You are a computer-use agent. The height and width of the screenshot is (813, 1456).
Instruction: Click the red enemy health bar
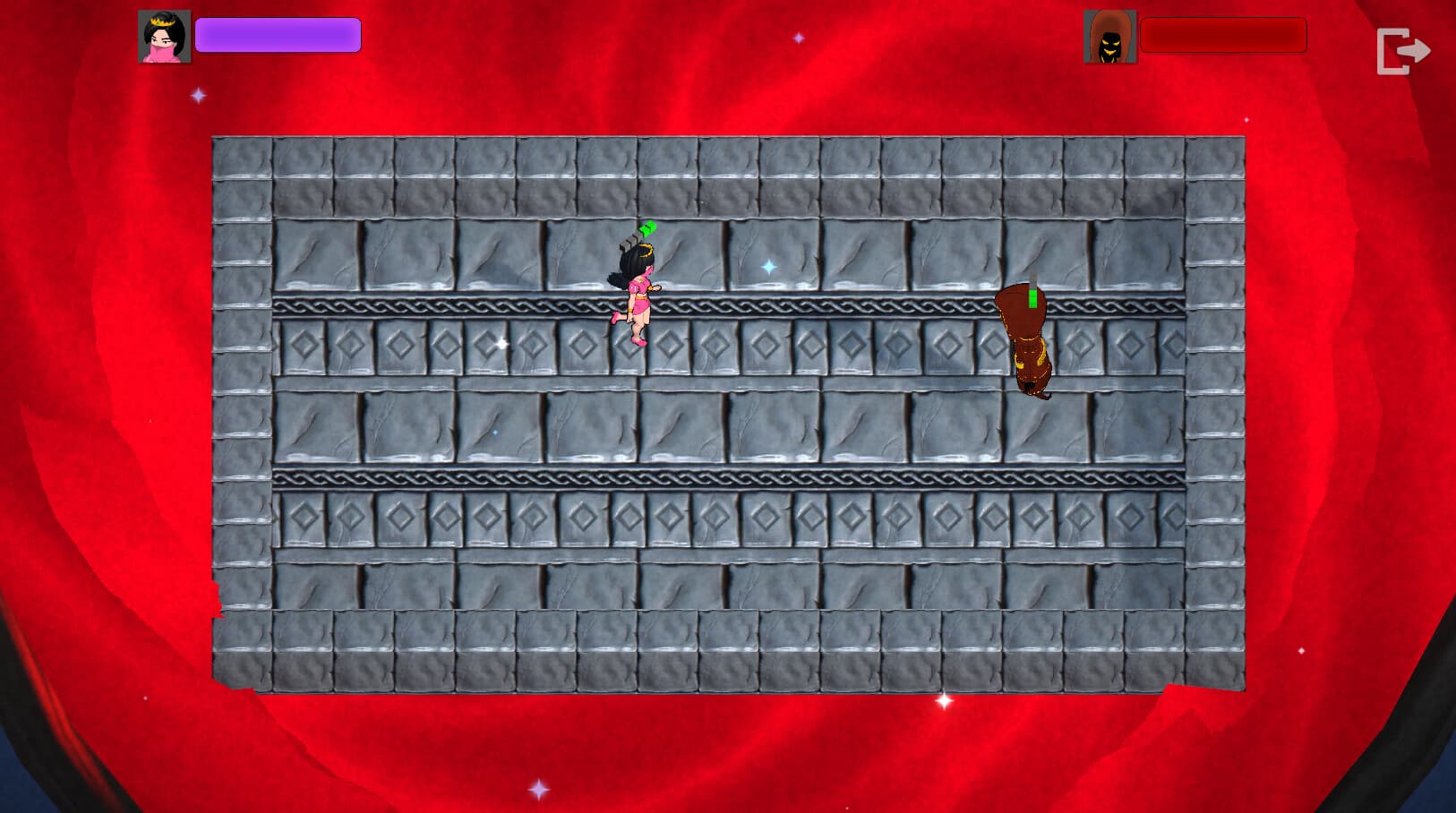click(x=1223, y=36)
